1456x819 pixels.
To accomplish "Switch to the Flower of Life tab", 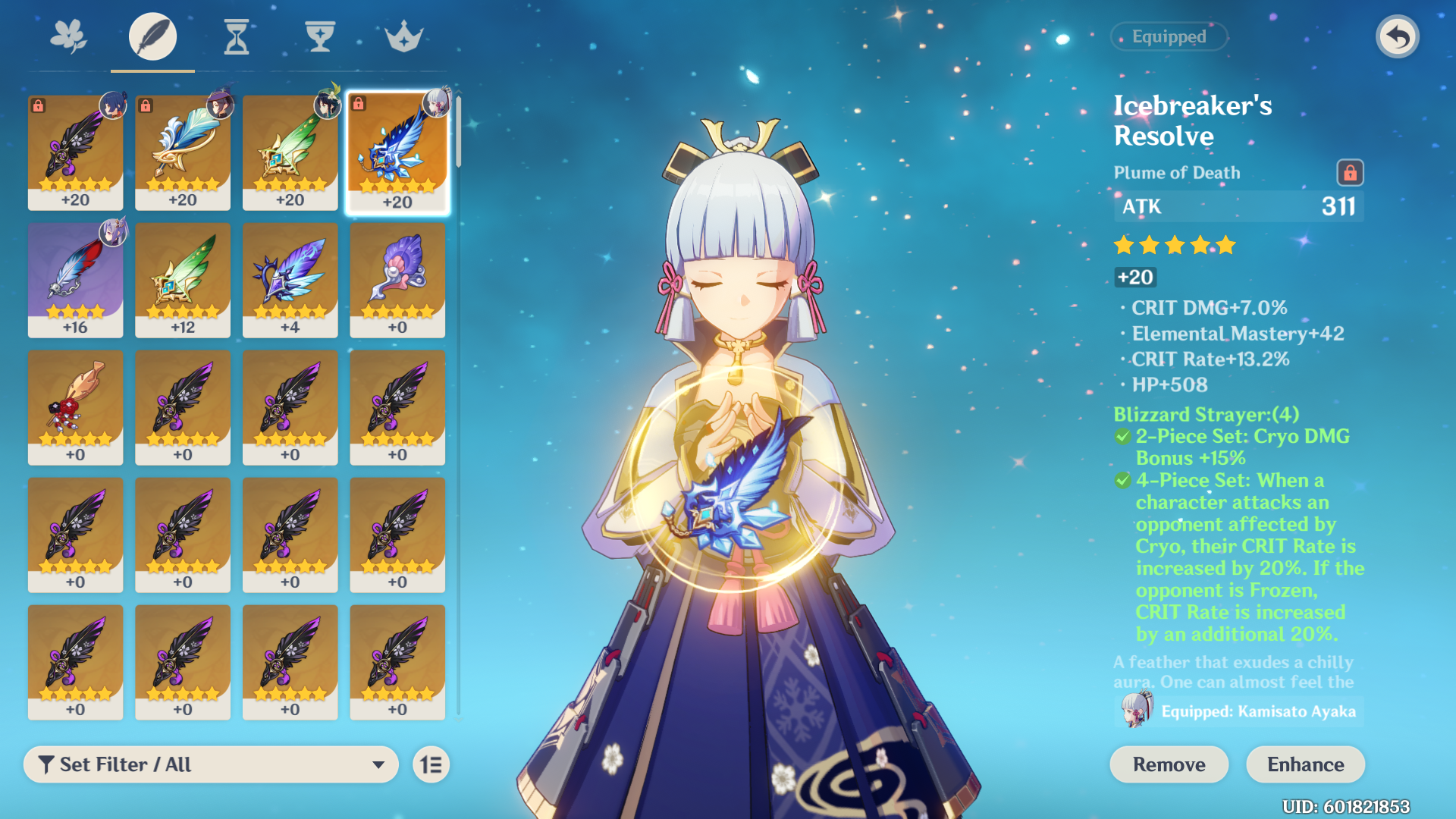I will coord(68,36).
